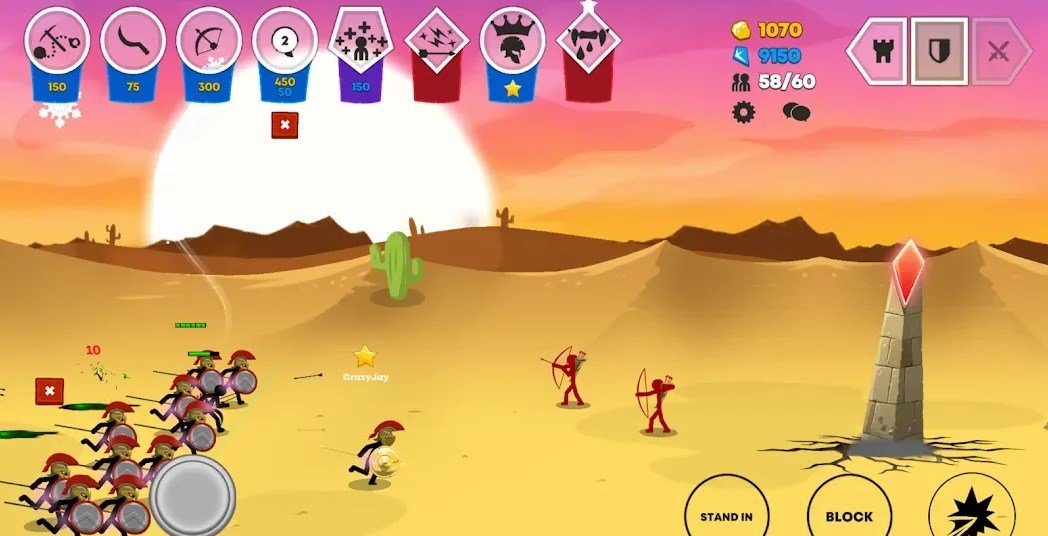
Task: Select the crowned helmet general icon
Action: [x=513, y=42]
